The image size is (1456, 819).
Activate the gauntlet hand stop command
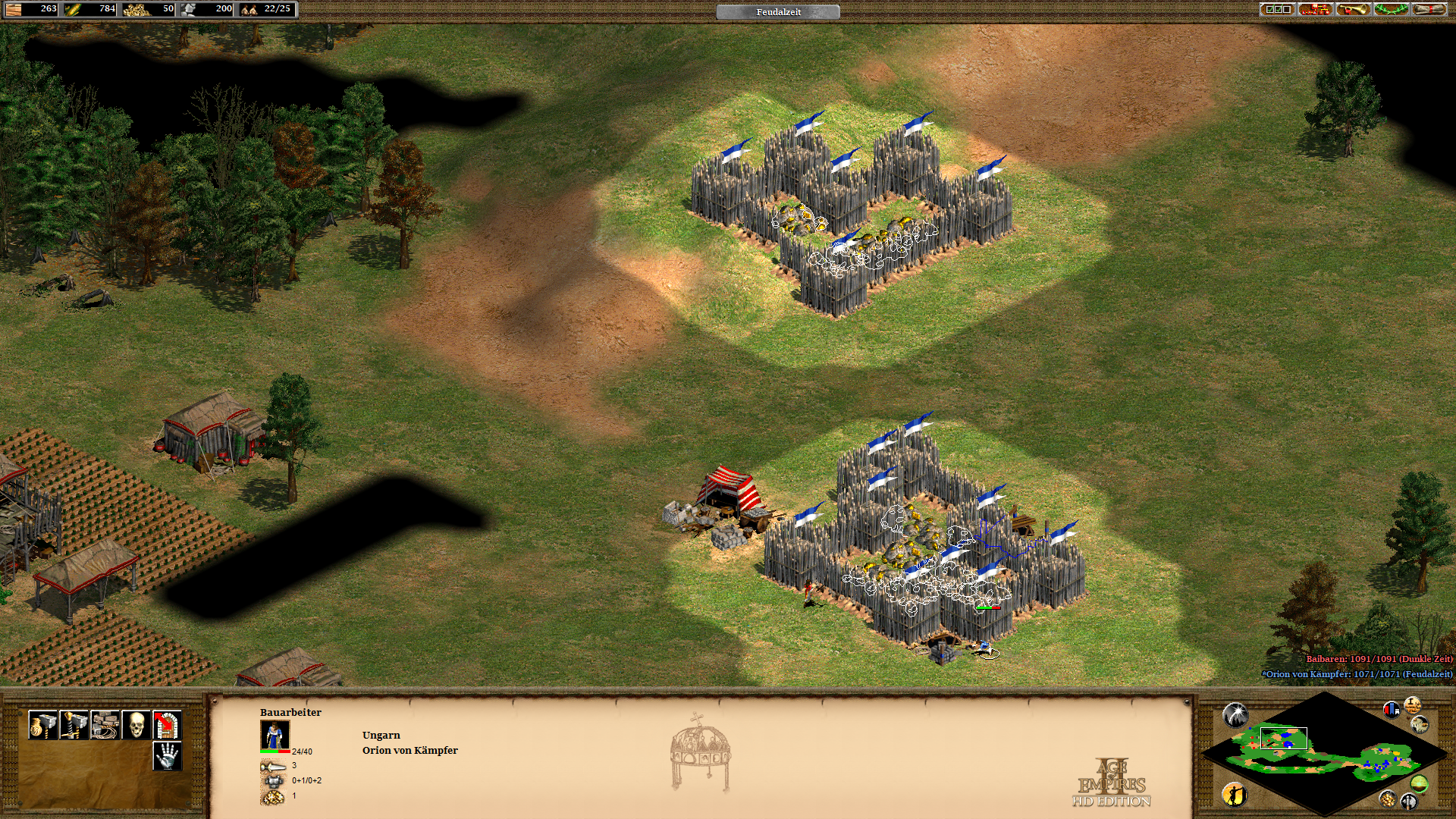coord(168,756)
